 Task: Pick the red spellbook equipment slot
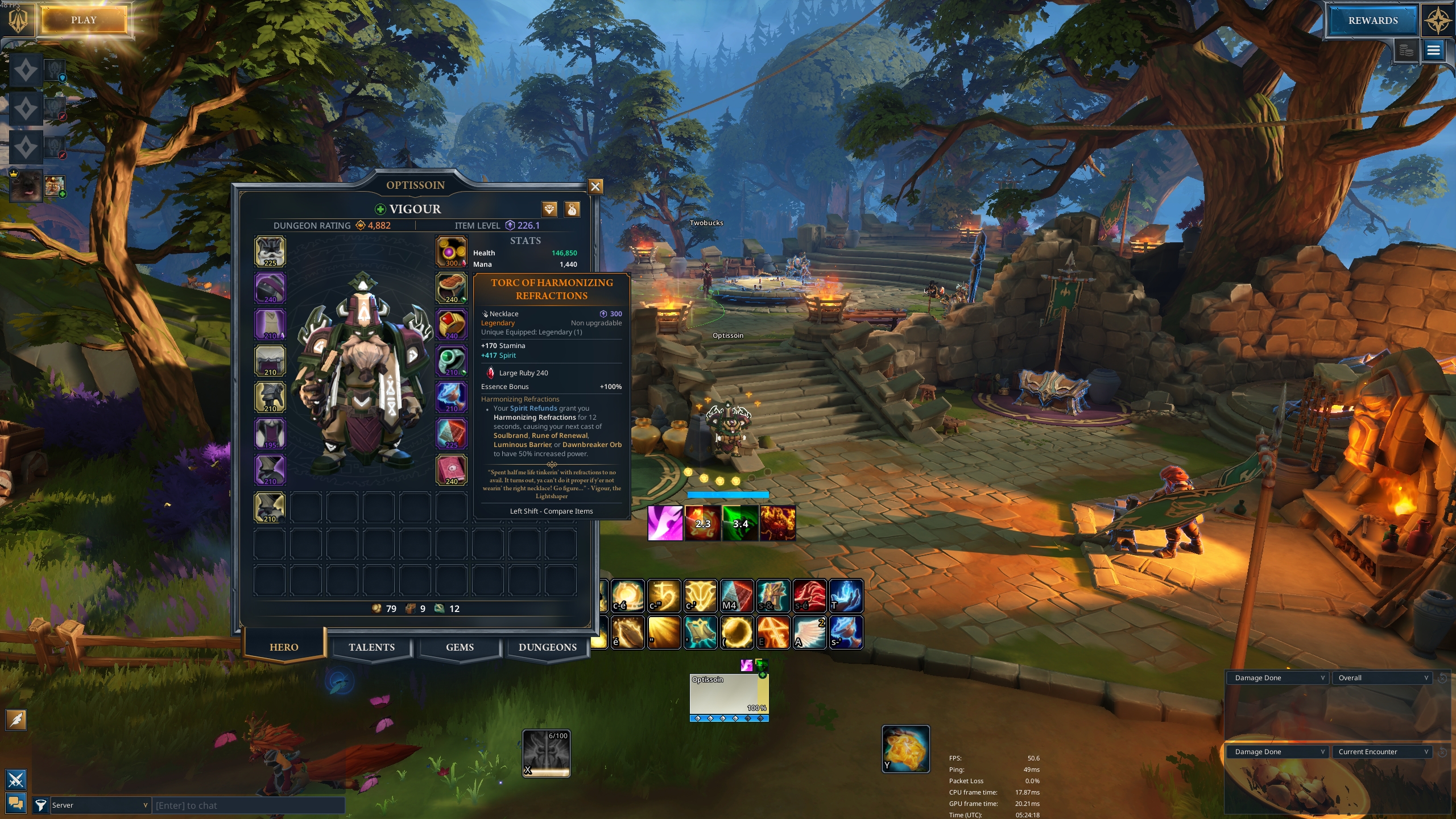pos(451,470)
